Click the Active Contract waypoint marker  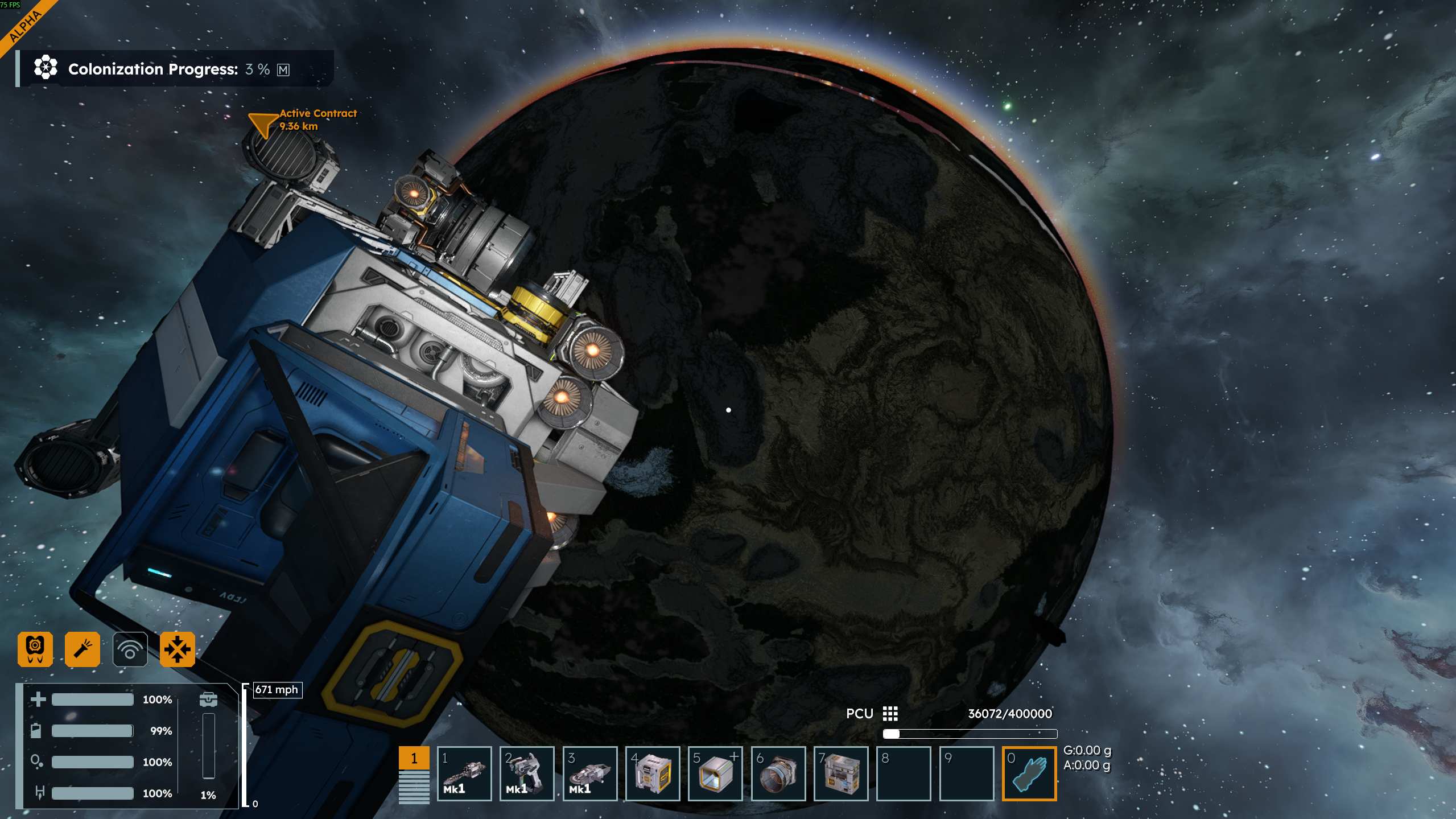(262, 123)
